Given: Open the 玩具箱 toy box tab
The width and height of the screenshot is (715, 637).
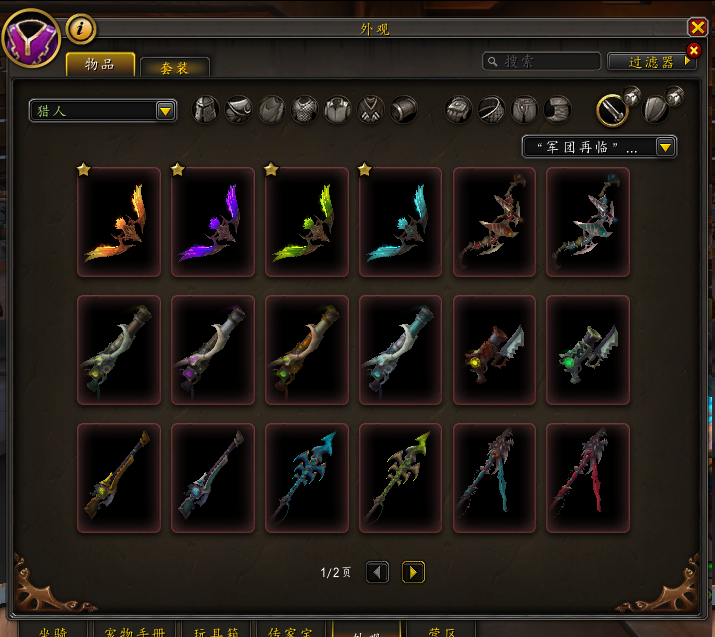Looking at the screenshot, I should point(216,630).
